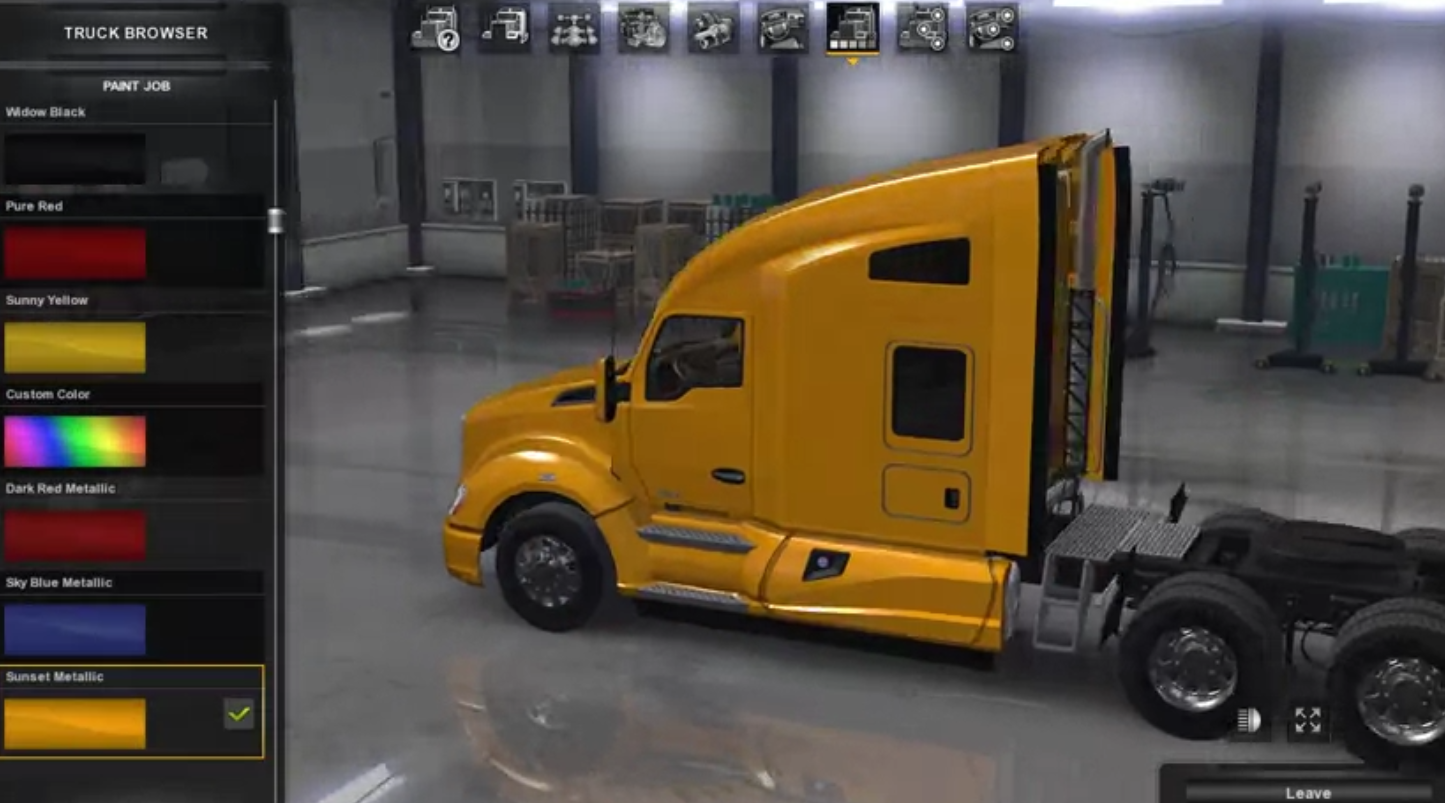Enable free camera view mode

tap(1307, 720)
